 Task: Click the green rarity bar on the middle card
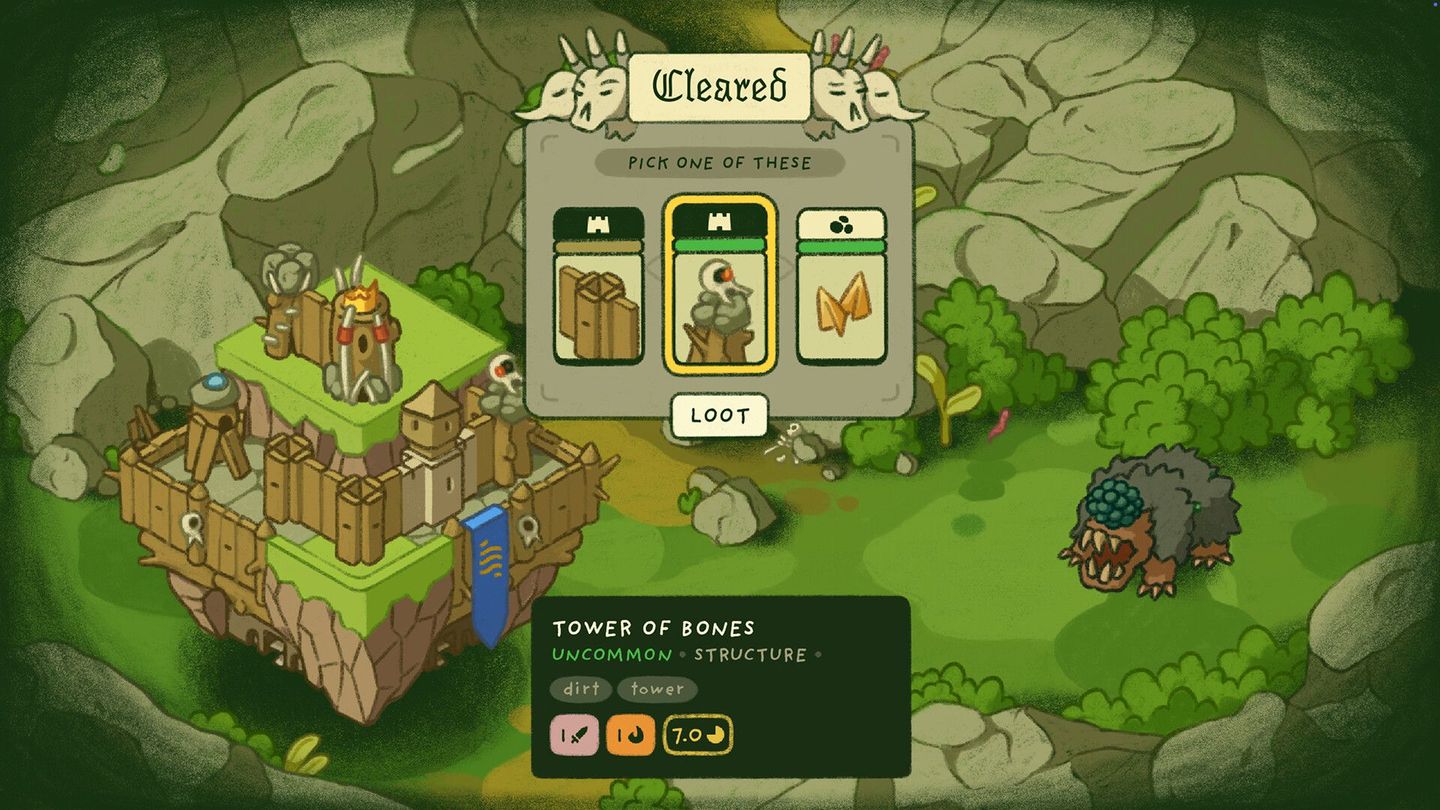[720, 243]
